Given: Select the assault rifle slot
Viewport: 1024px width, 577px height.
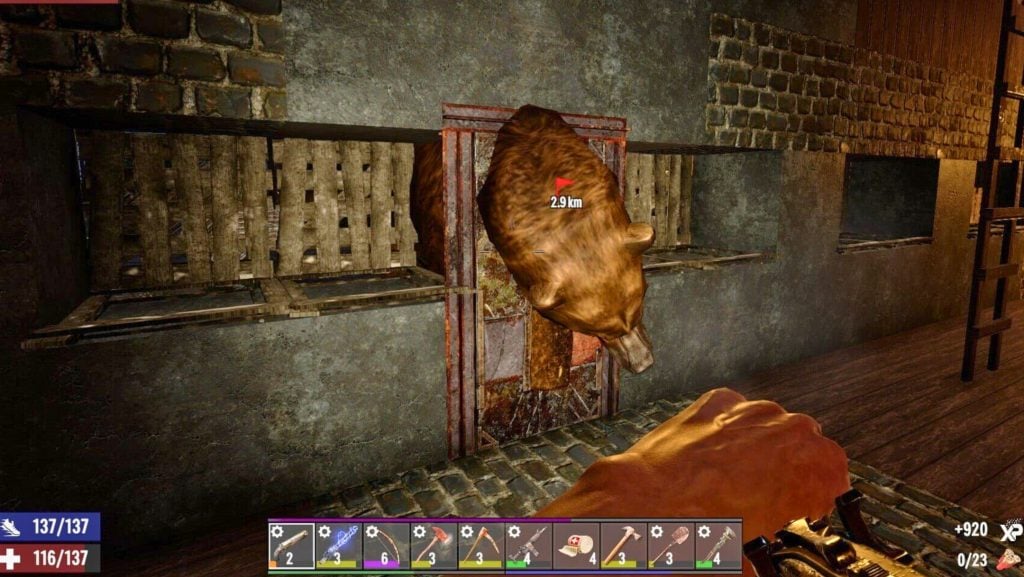Looking at the screenshot, I should pyautogui.click(x=528, y=545).
